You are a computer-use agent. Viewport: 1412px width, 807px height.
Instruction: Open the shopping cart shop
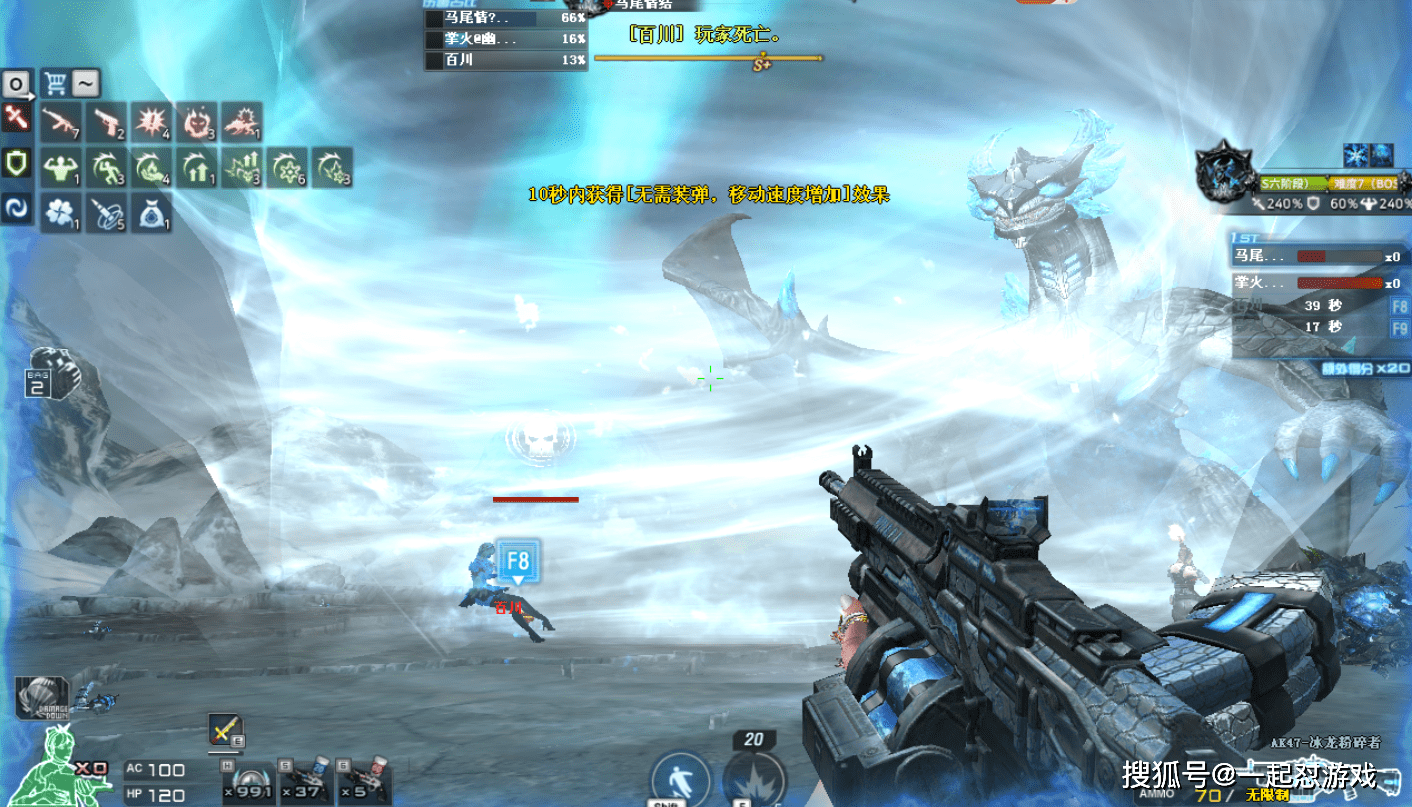[54, 82]
